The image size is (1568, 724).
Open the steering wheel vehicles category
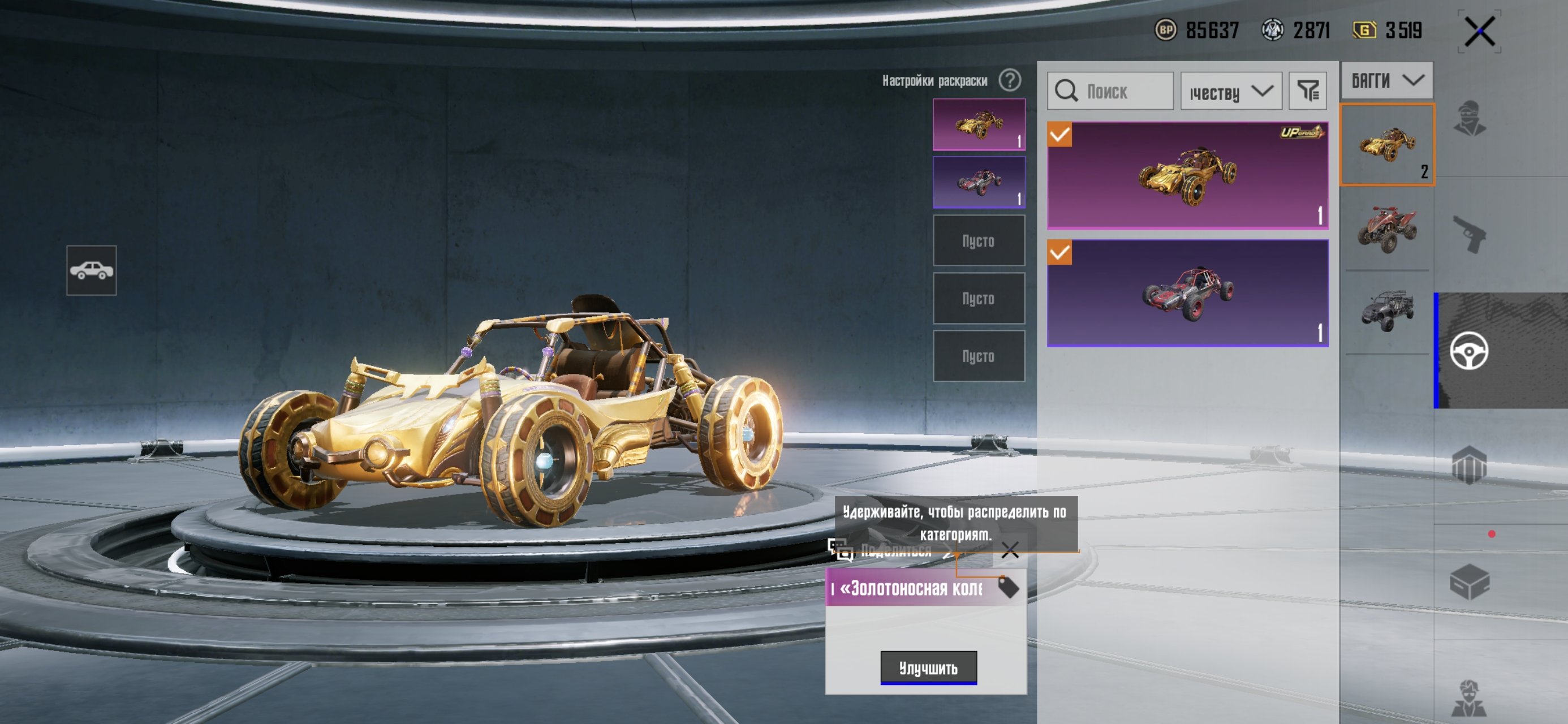tap(1470, 351)
